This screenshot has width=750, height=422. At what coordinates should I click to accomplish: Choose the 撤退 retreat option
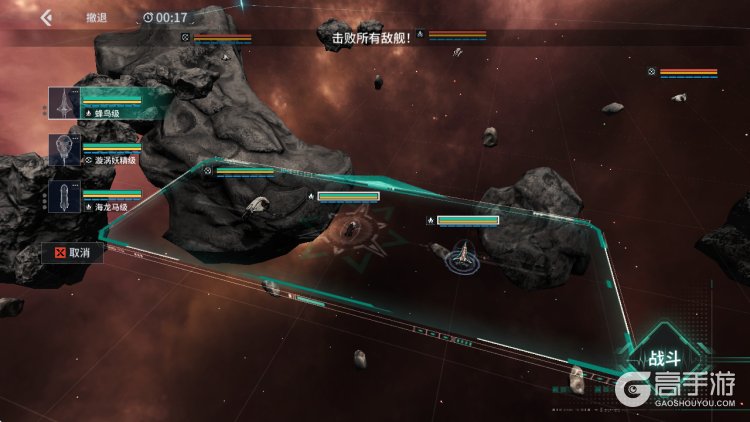coord(97,17)
